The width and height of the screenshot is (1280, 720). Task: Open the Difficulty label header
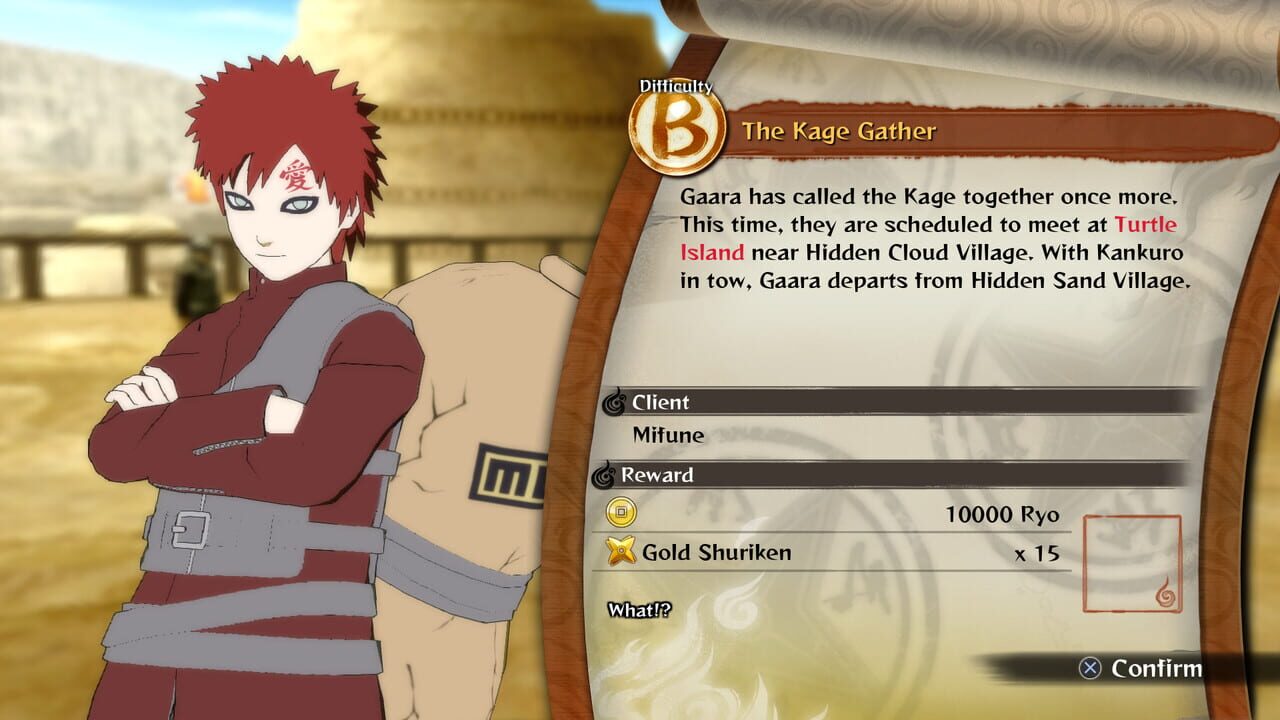pos(676,86)
